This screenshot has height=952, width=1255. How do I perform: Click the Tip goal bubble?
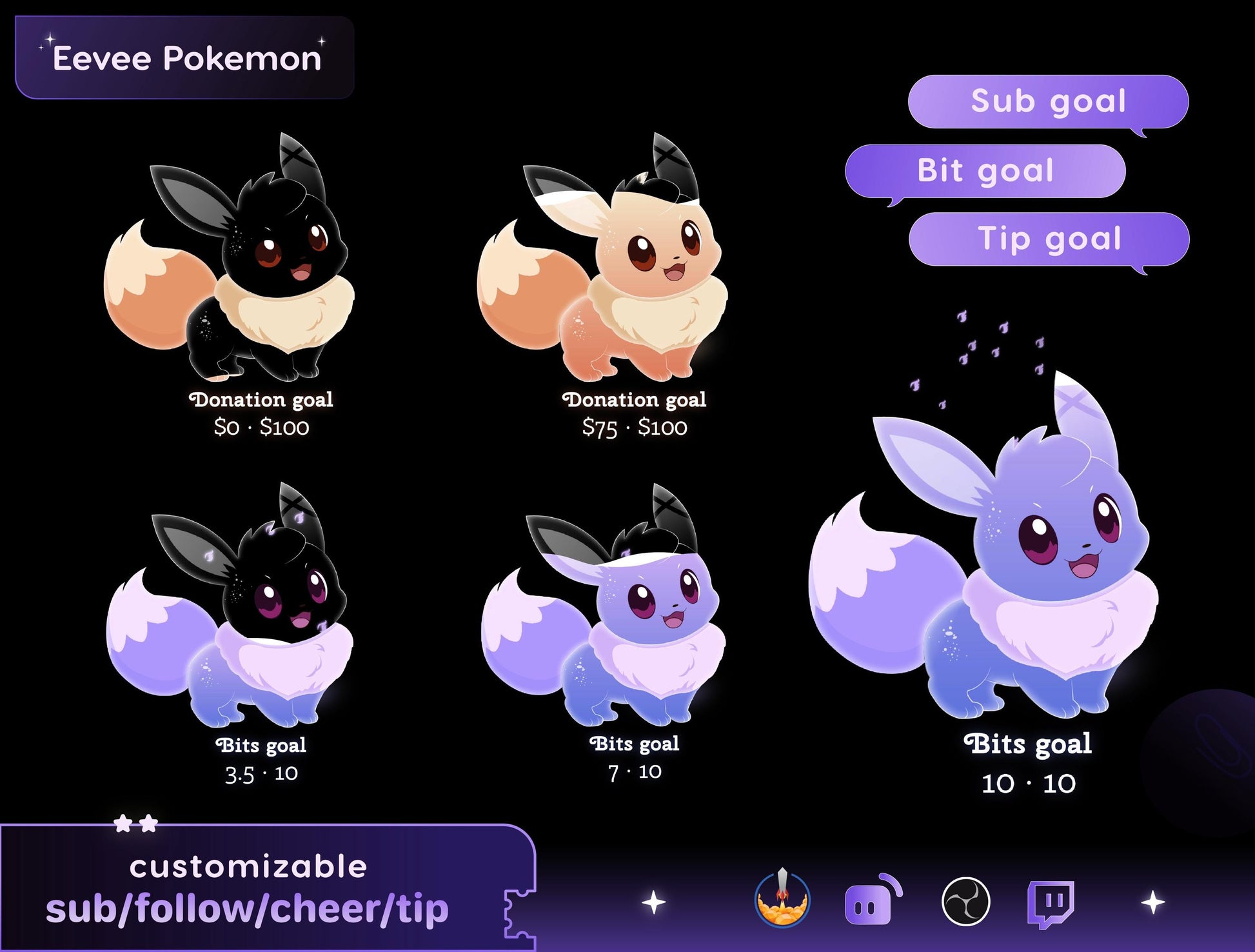pos(1049,239)
